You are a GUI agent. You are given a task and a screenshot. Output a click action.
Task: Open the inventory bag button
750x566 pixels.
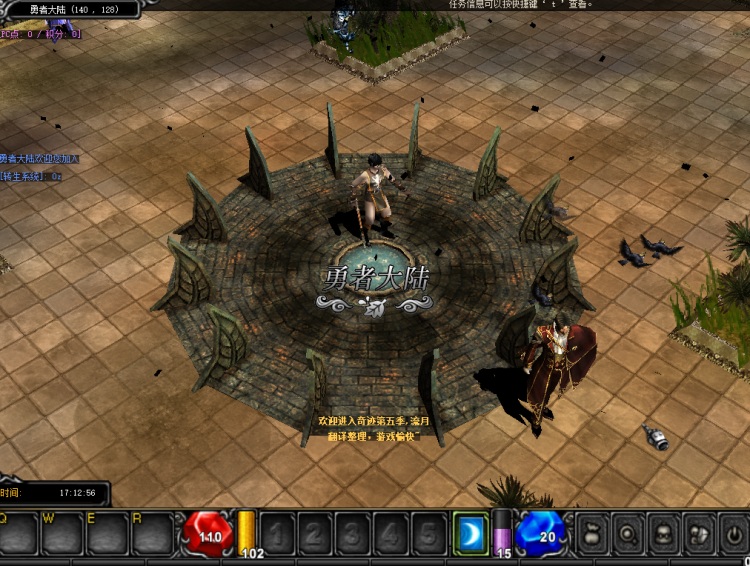coord(594,534)
